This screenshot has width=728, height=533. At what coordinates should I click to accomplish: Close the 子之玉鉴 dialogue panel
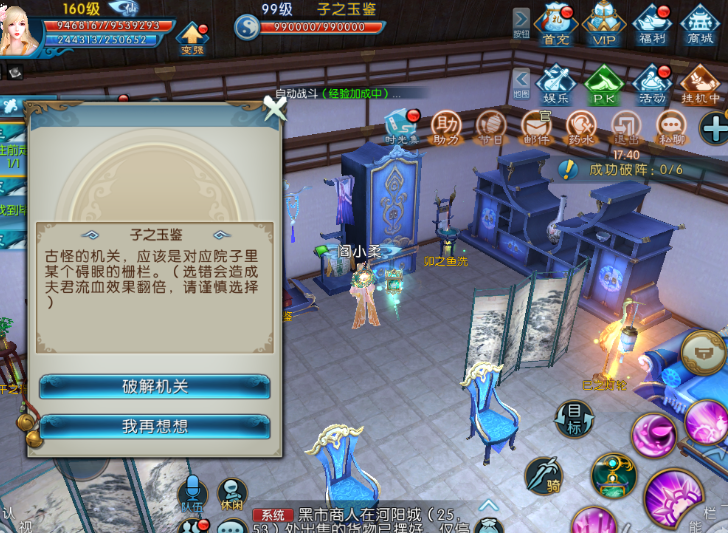pyautogui.click(x=274, y=109)
